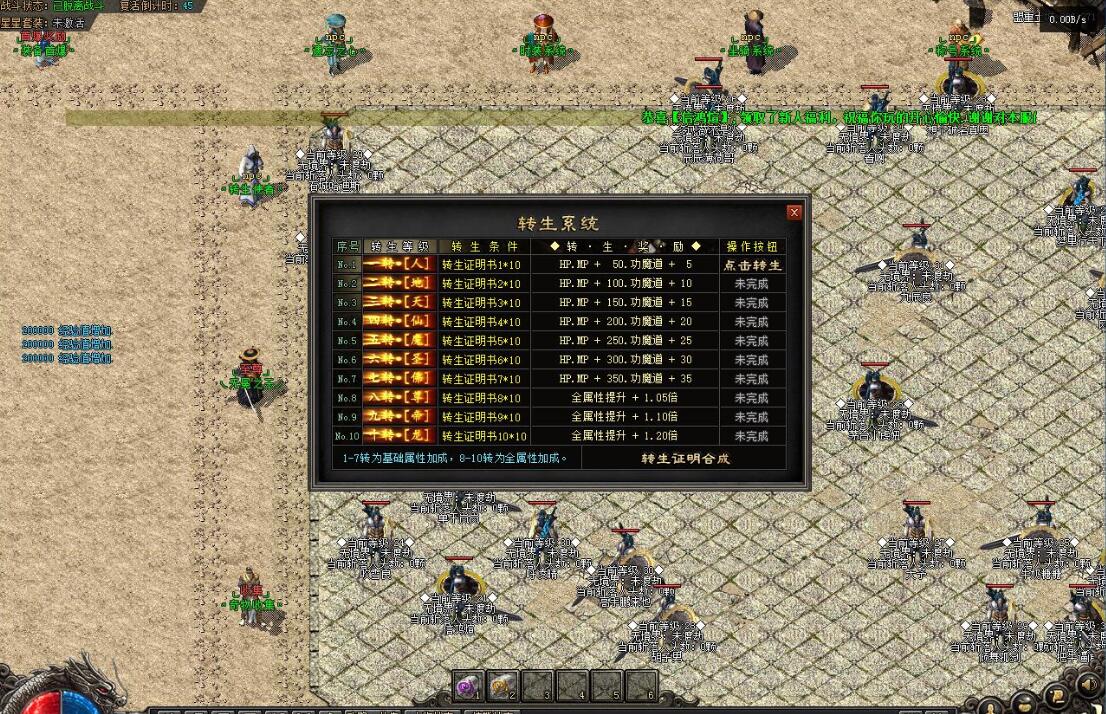Select the 二转【地】 rebirth level row

pyautogui.click(x=400, y=284)
